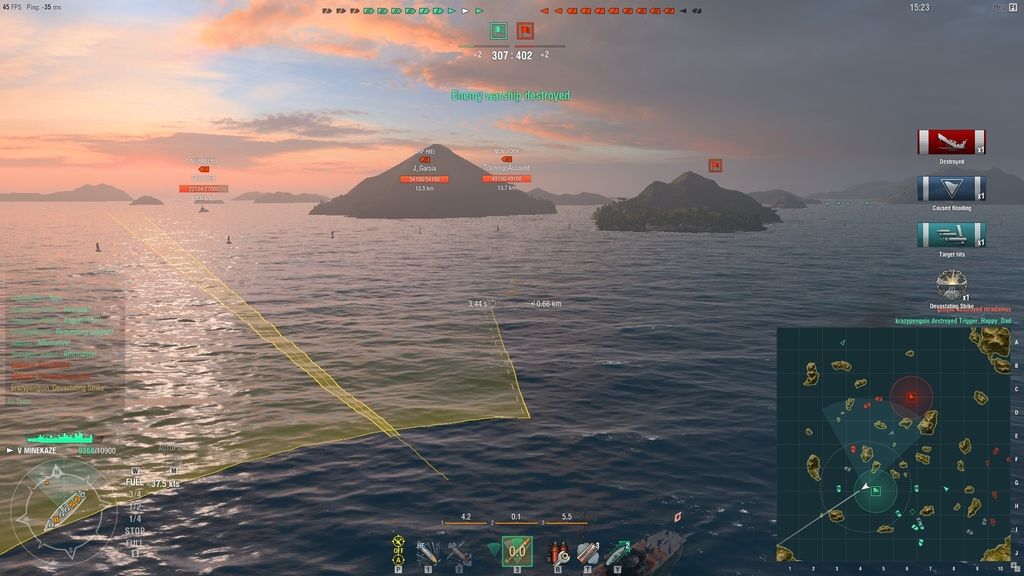Select the HE shells icon
The width and height of the screenshot is (1024, 576).
tap(428, 551)
